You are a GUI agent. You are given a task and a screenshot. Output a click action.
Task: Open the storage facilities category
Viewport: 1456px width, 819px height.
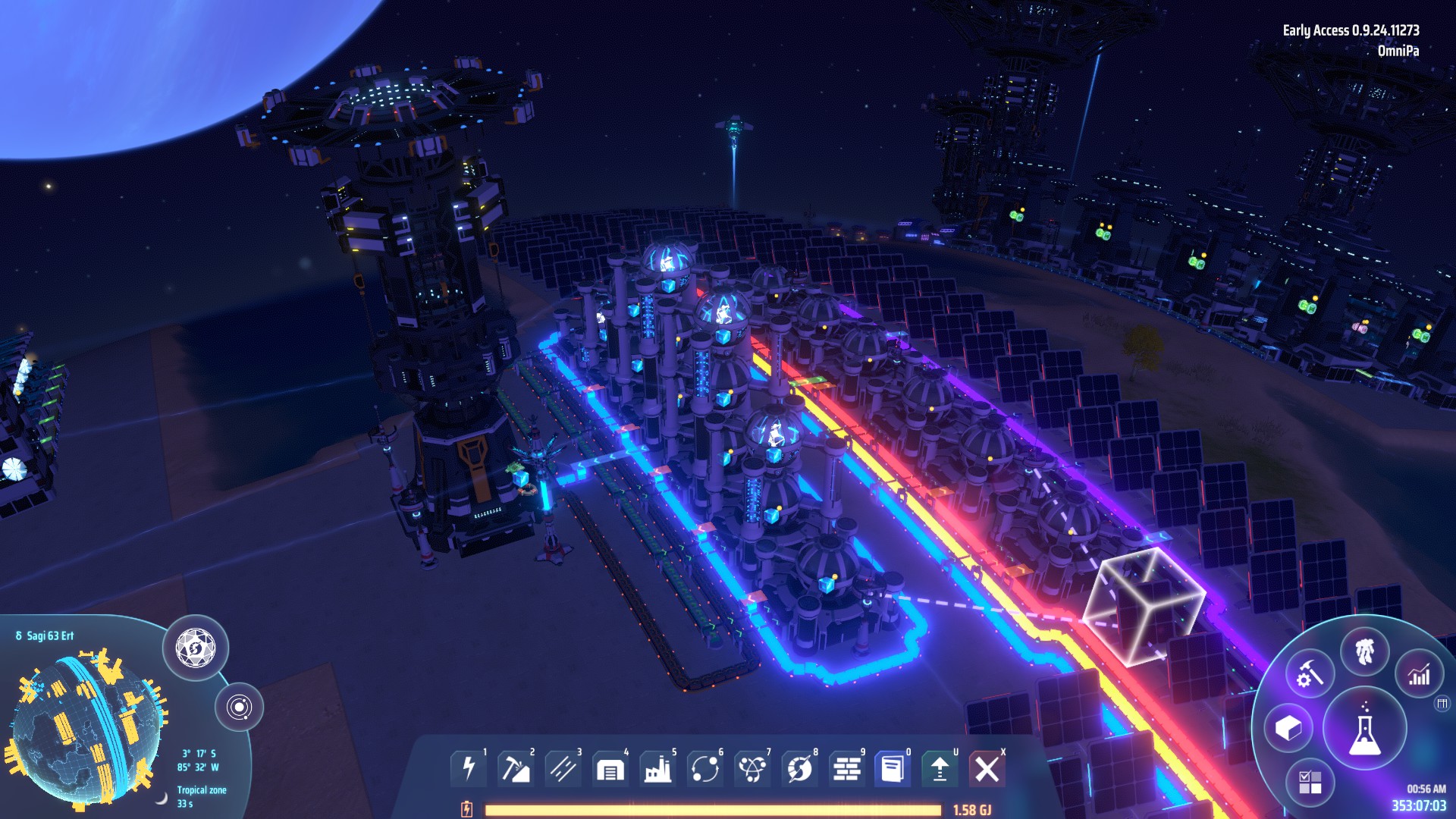pos(610,768)
